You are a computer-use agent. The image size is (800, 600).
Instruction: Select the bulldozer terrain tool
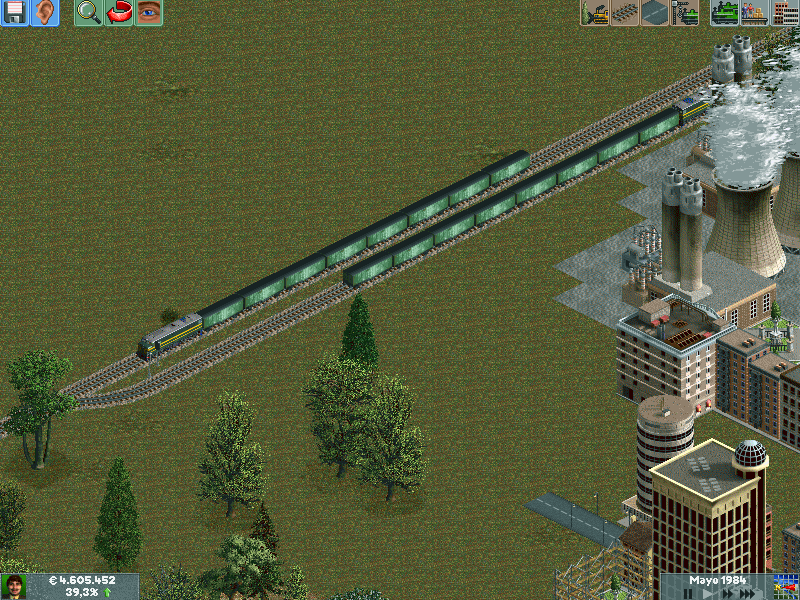pos(596,13)
